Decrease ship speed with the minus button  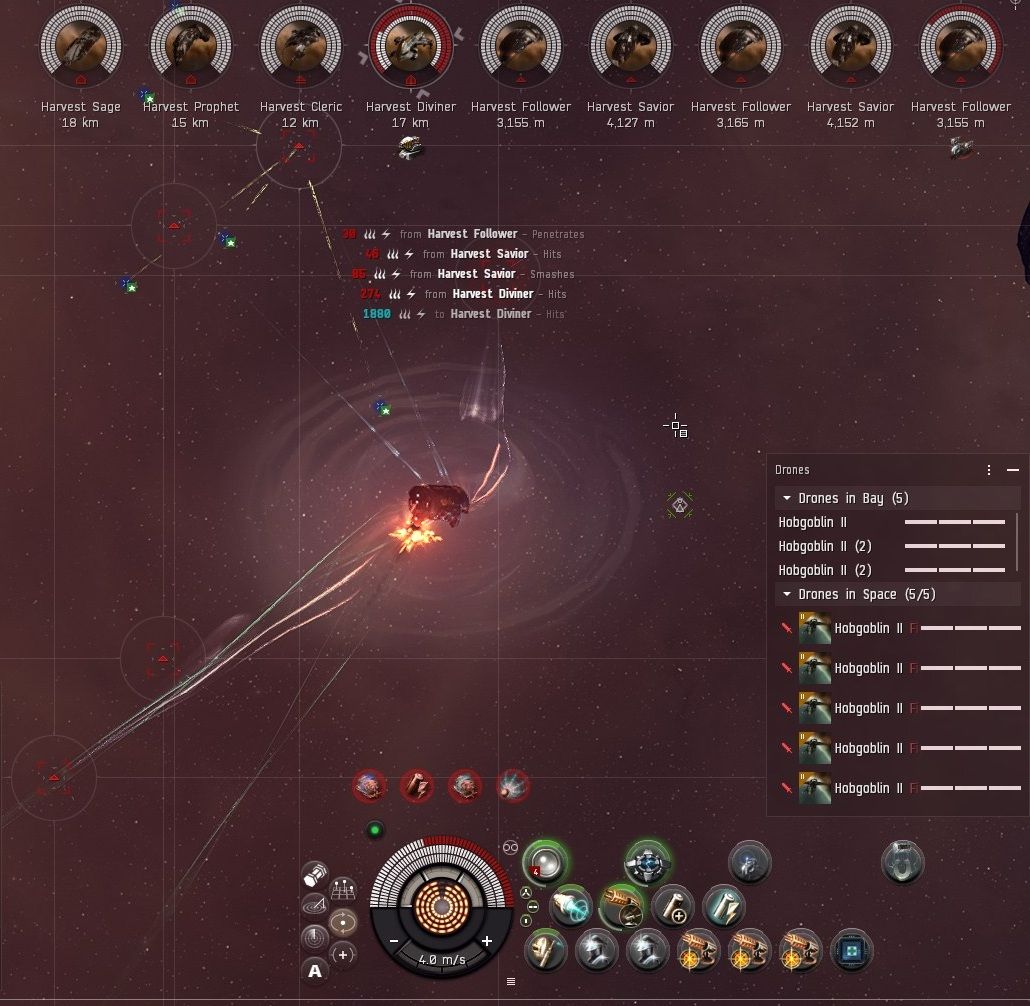pyautogui.click(x=394, y=941)
